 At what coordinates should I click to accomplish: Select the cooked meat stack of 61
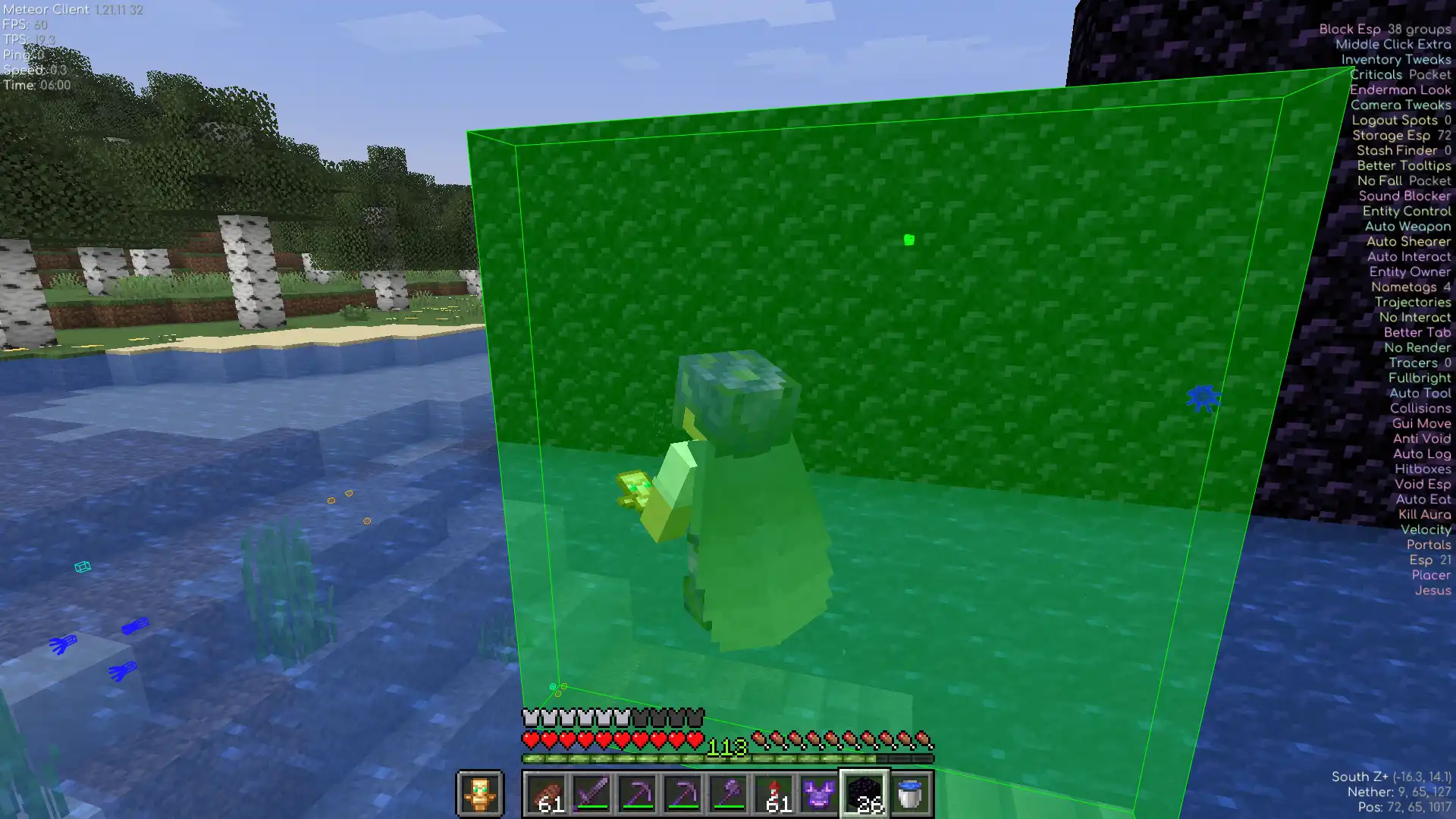coord(546,794)
